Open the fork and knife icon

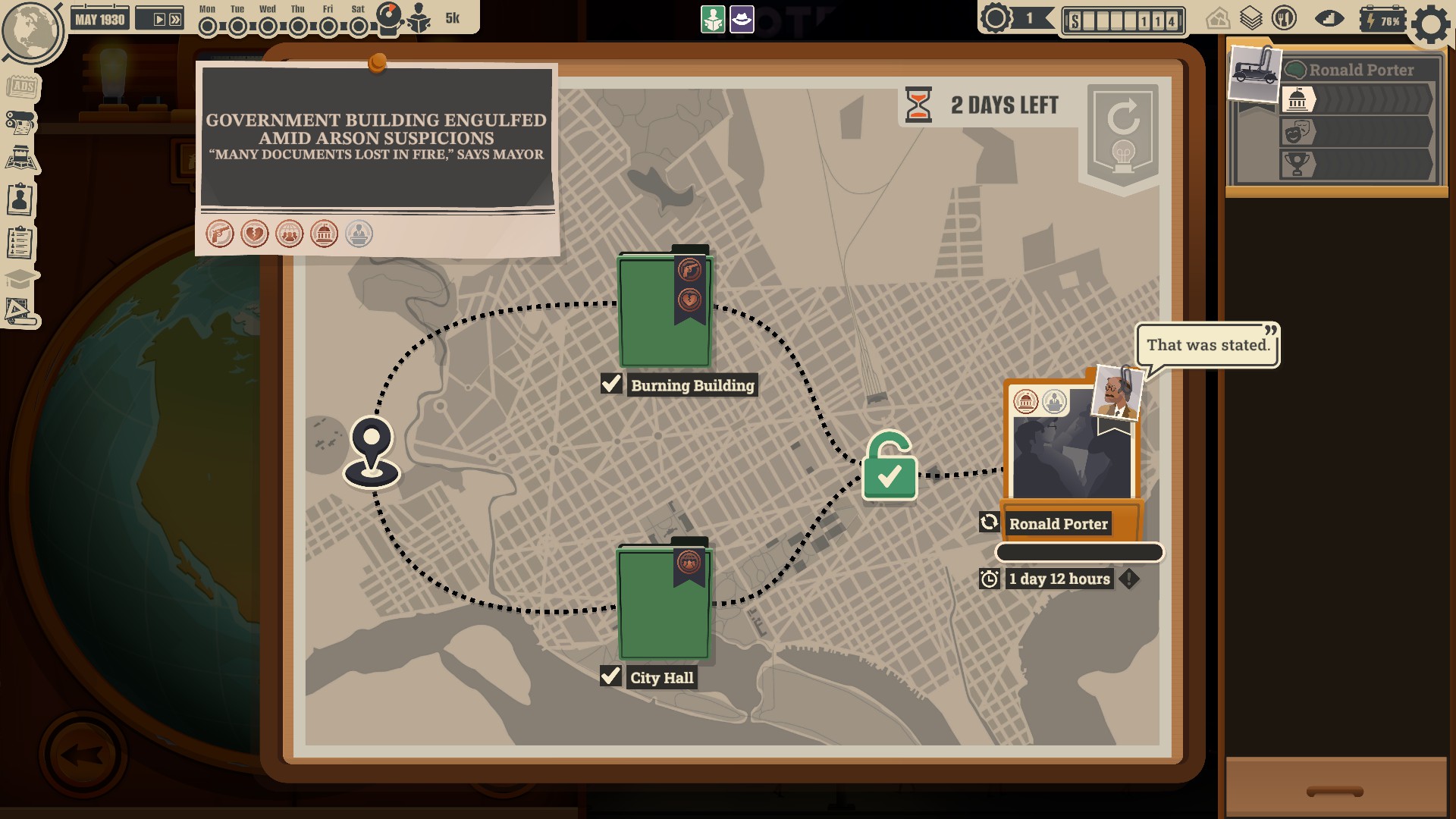1284,18
